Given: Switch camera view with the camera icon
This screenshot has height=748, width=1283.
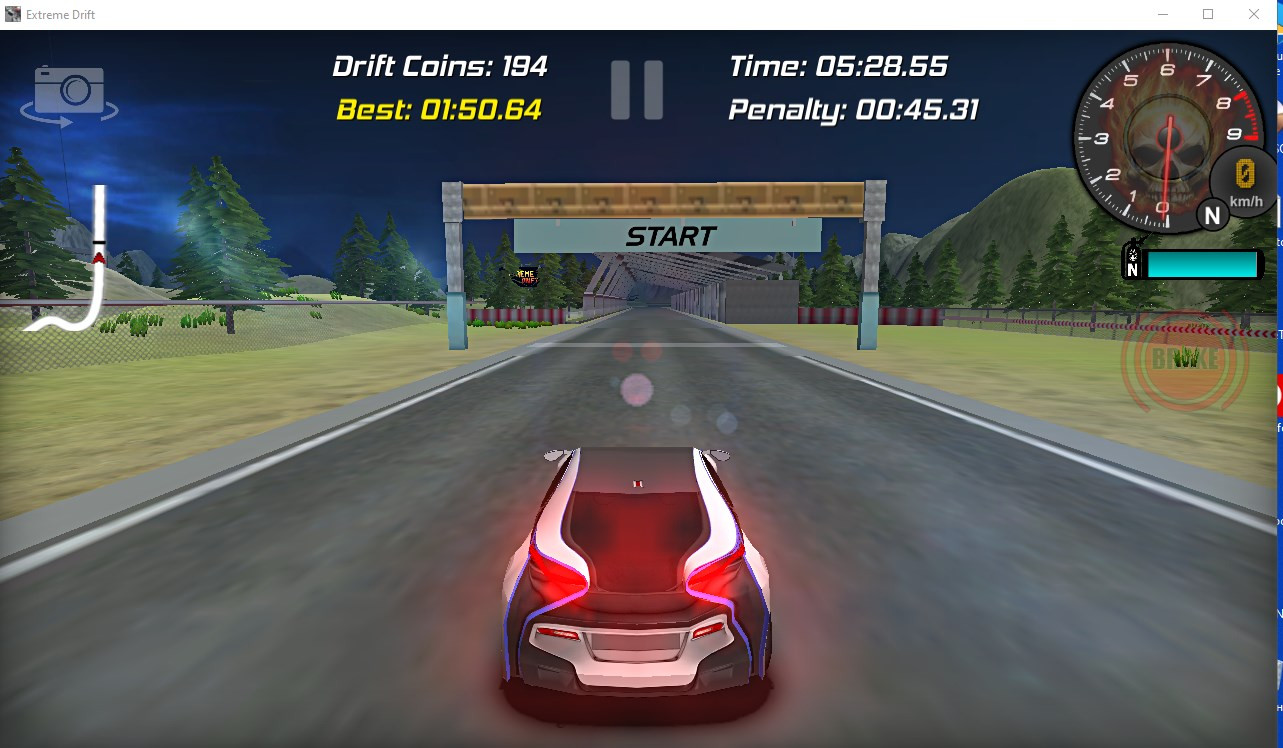Looking at the screenshot, I should [70, 93].
